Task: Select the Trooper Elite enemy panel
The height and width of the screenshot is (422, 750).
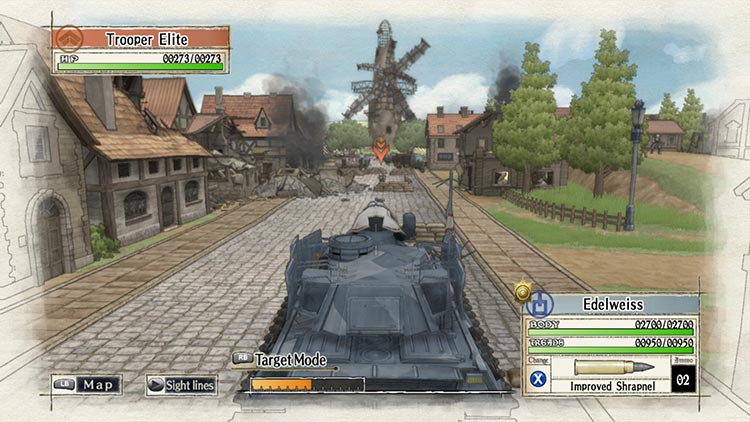Action: coord(141,48)
